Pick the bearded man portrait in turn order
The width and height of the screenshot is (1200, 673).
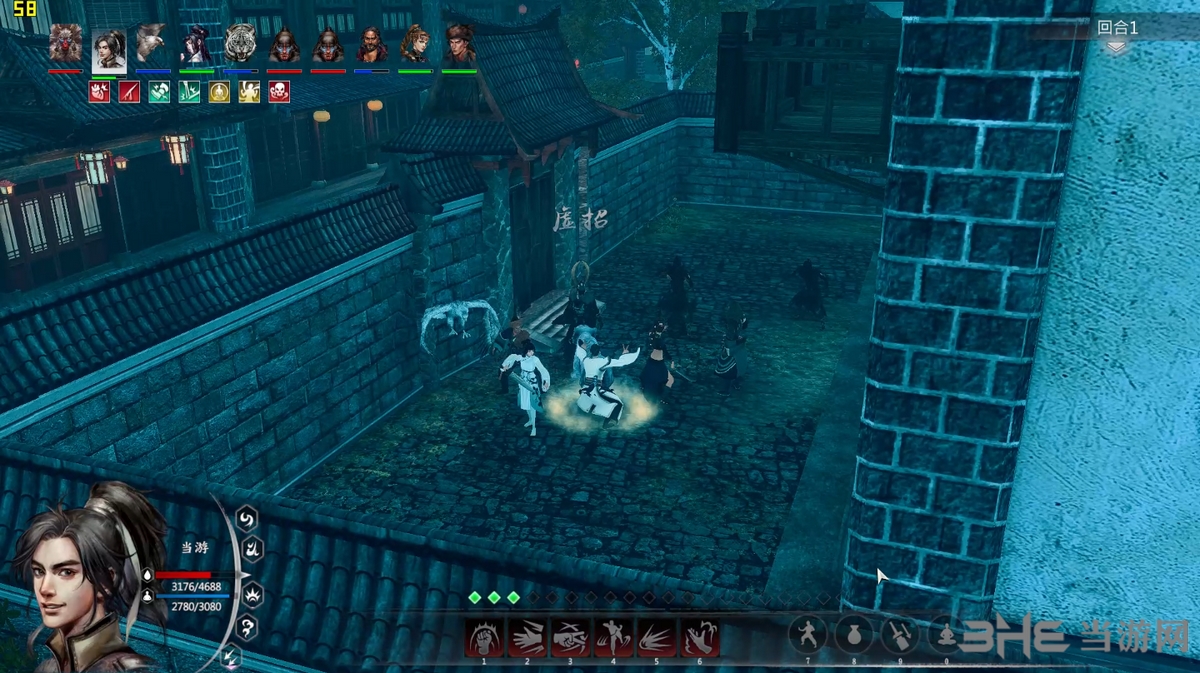click(x=372, y=45)
